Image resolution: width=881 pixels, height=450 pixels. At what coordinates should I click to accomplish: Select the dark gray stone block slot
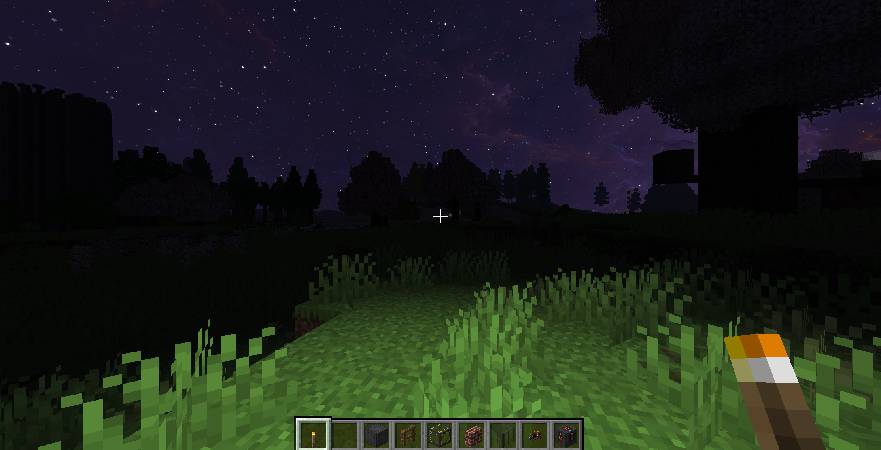376,435
